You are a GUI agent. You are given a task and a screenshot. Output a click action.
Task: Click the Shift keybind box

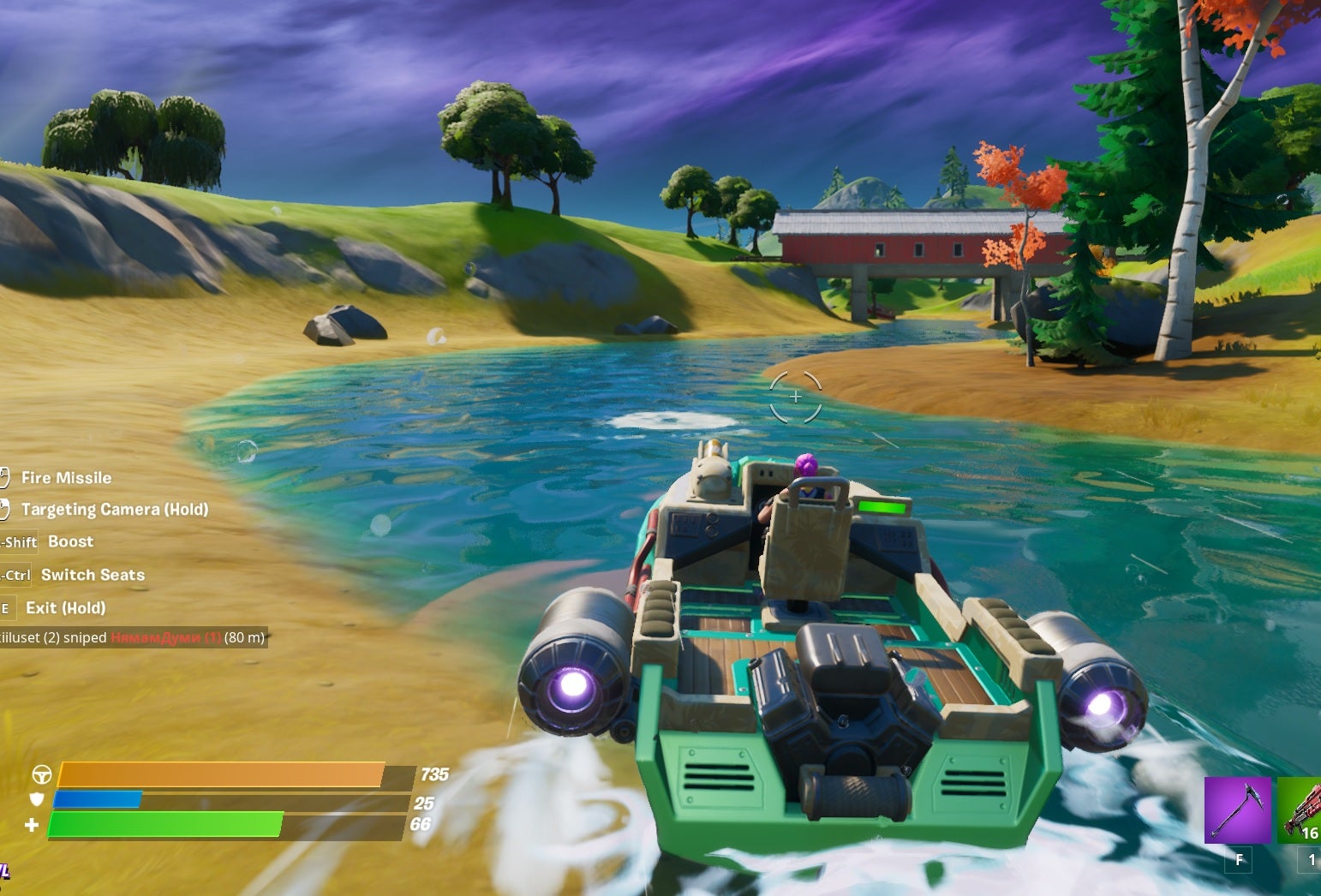coord(17,543)
